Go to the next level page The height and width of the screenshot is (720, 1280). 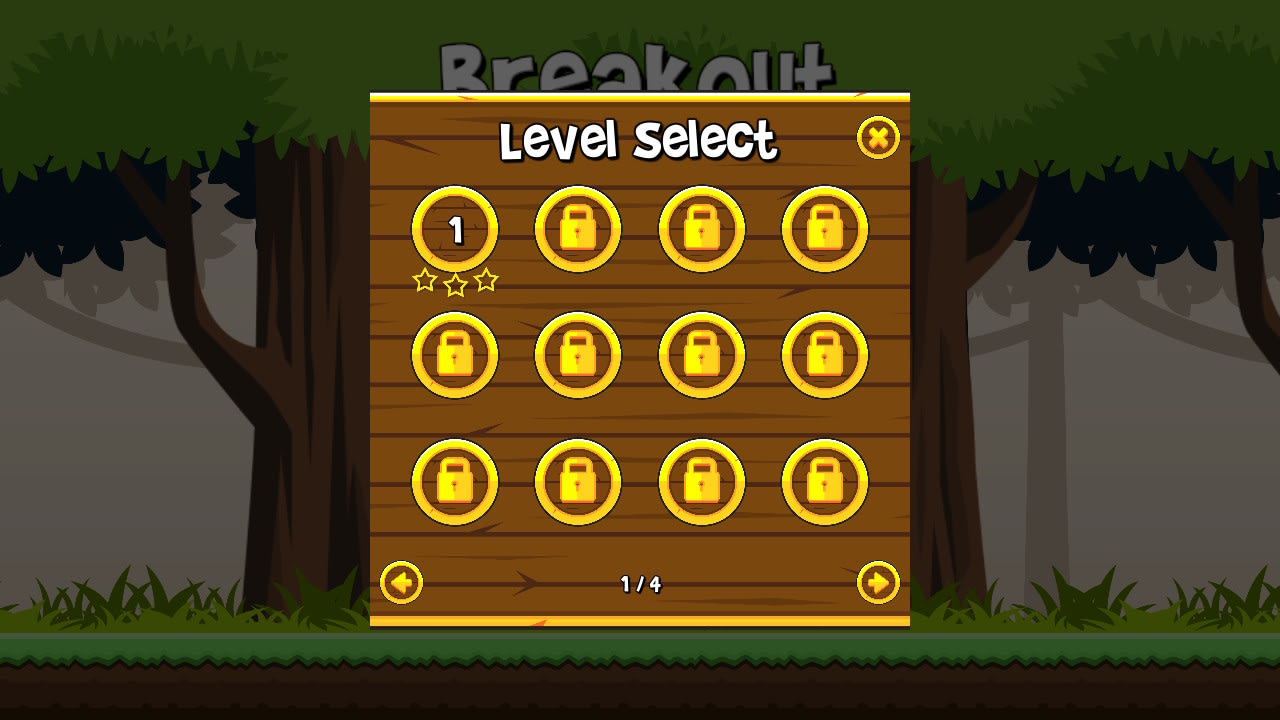879,584
